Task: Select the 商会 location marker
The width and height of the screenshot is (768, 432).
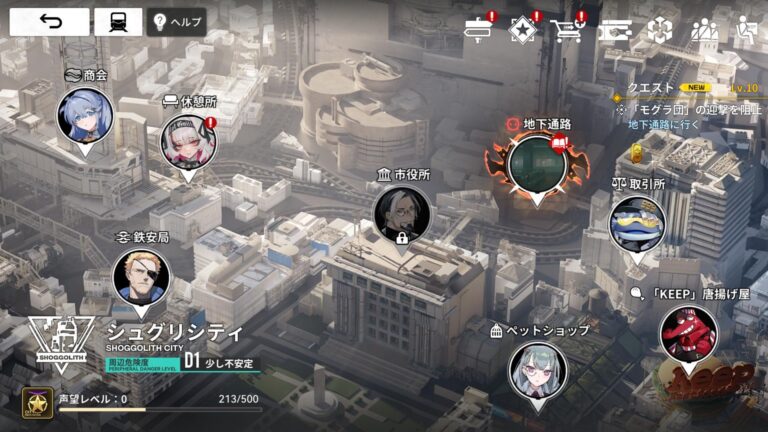Action: coord(84,115)
